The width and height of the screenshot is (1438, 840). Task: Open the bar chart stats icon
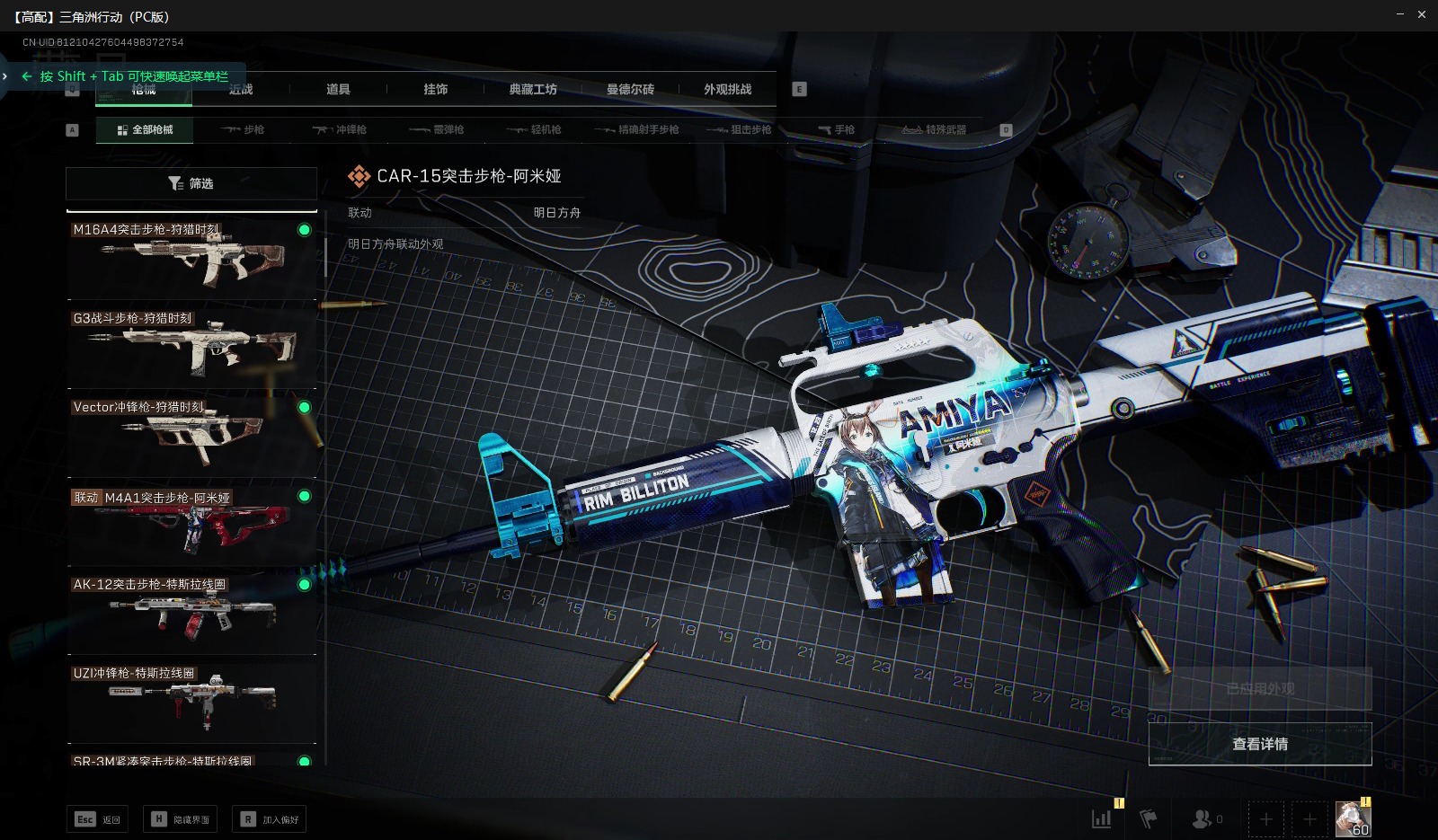coord(1101,818)
